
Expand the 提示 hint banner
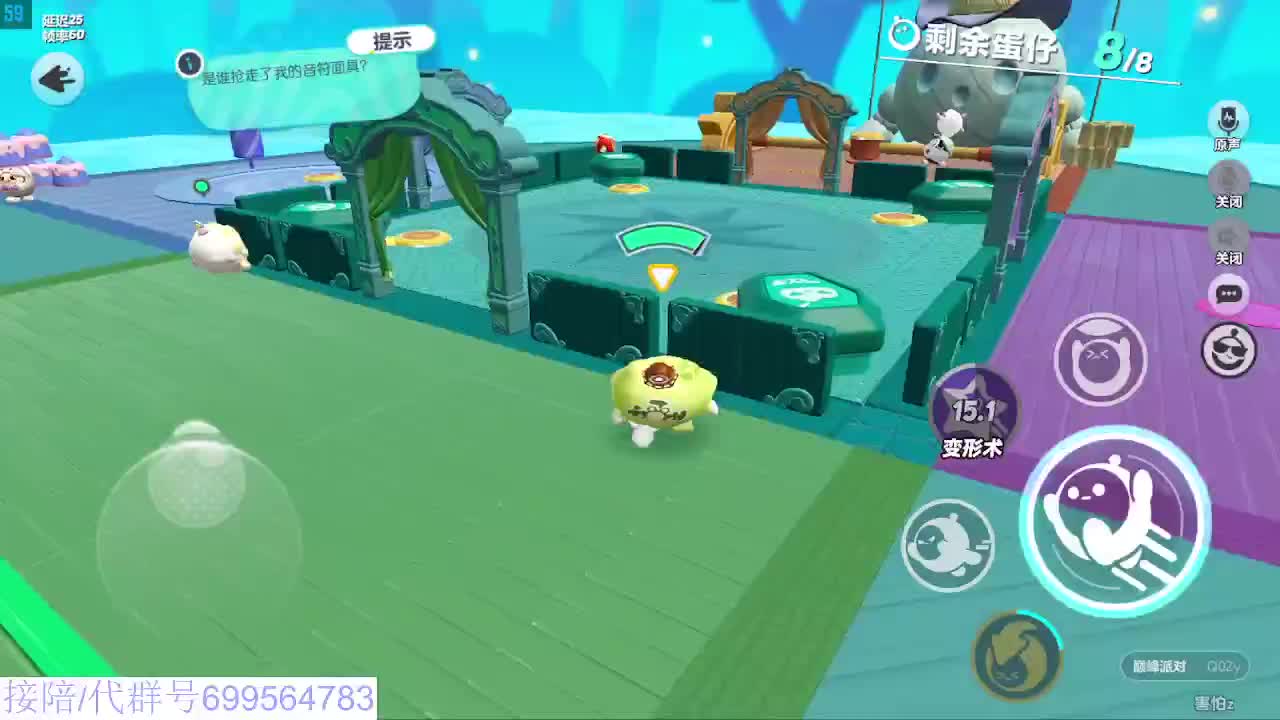390,40
